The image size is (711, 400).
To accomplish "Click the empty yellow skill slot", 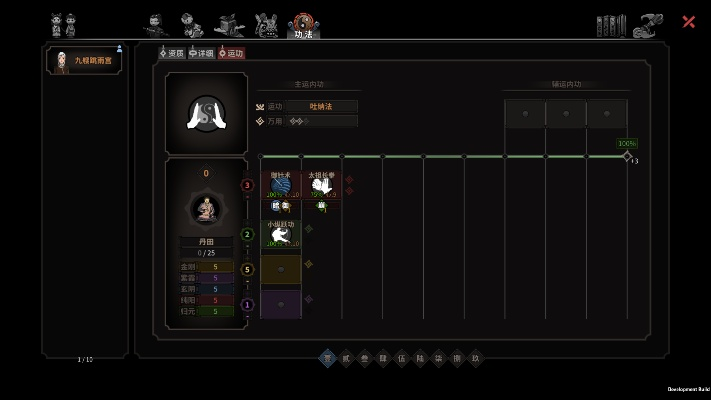I will point(280,268).
